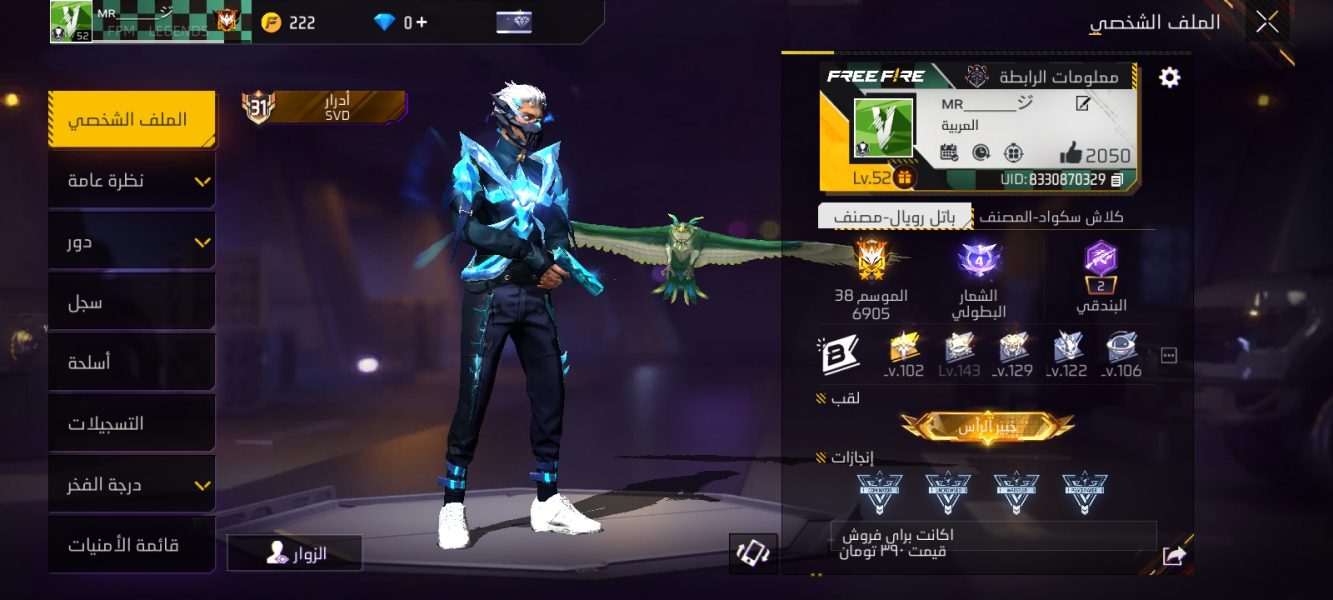Click the الزوار visitors button

point(295,553)
